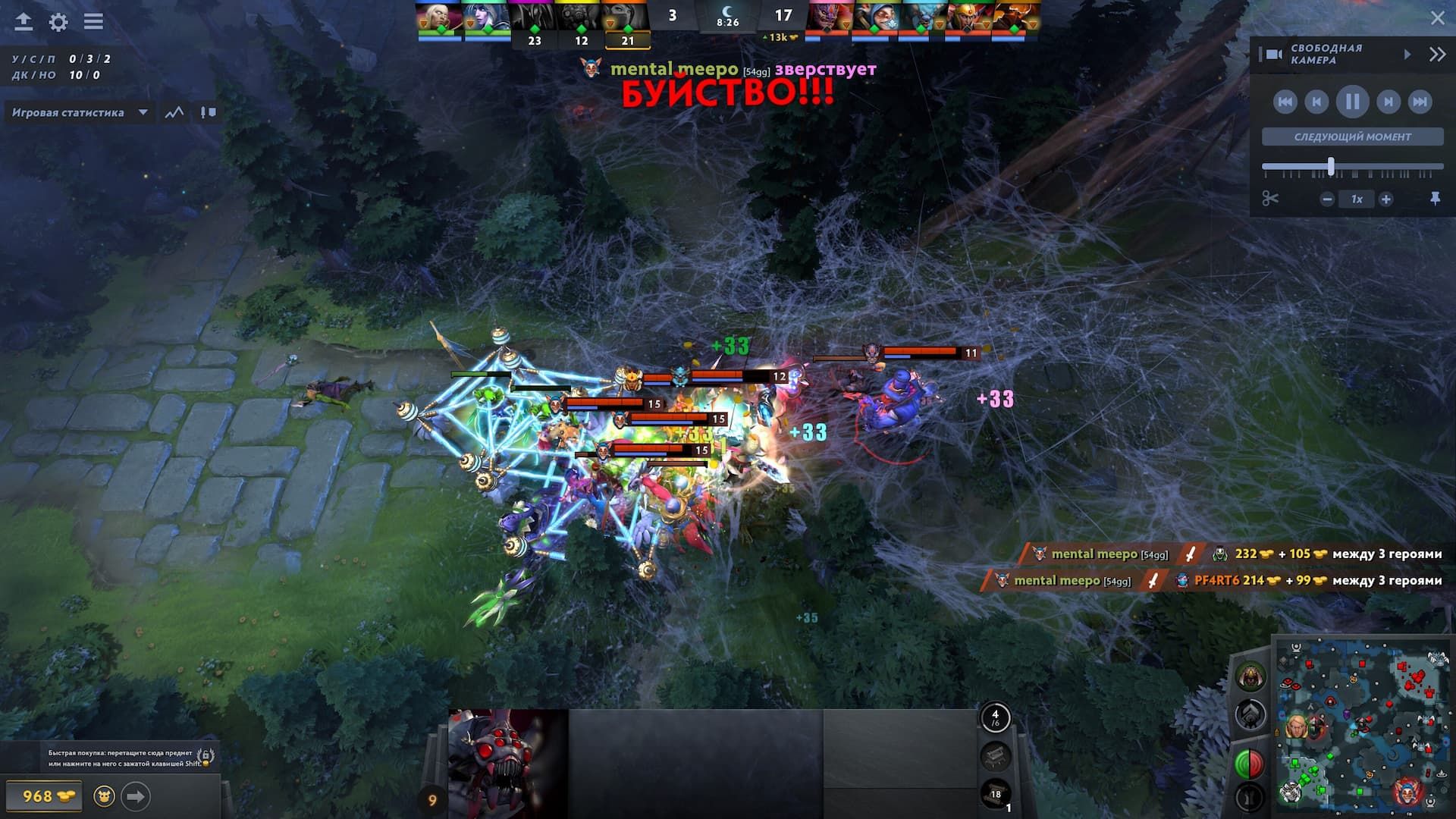The width and height of the screenshot is (1456, 819).
Task: Click the upload replay icon top-left
Action: [x=23, y=22]
